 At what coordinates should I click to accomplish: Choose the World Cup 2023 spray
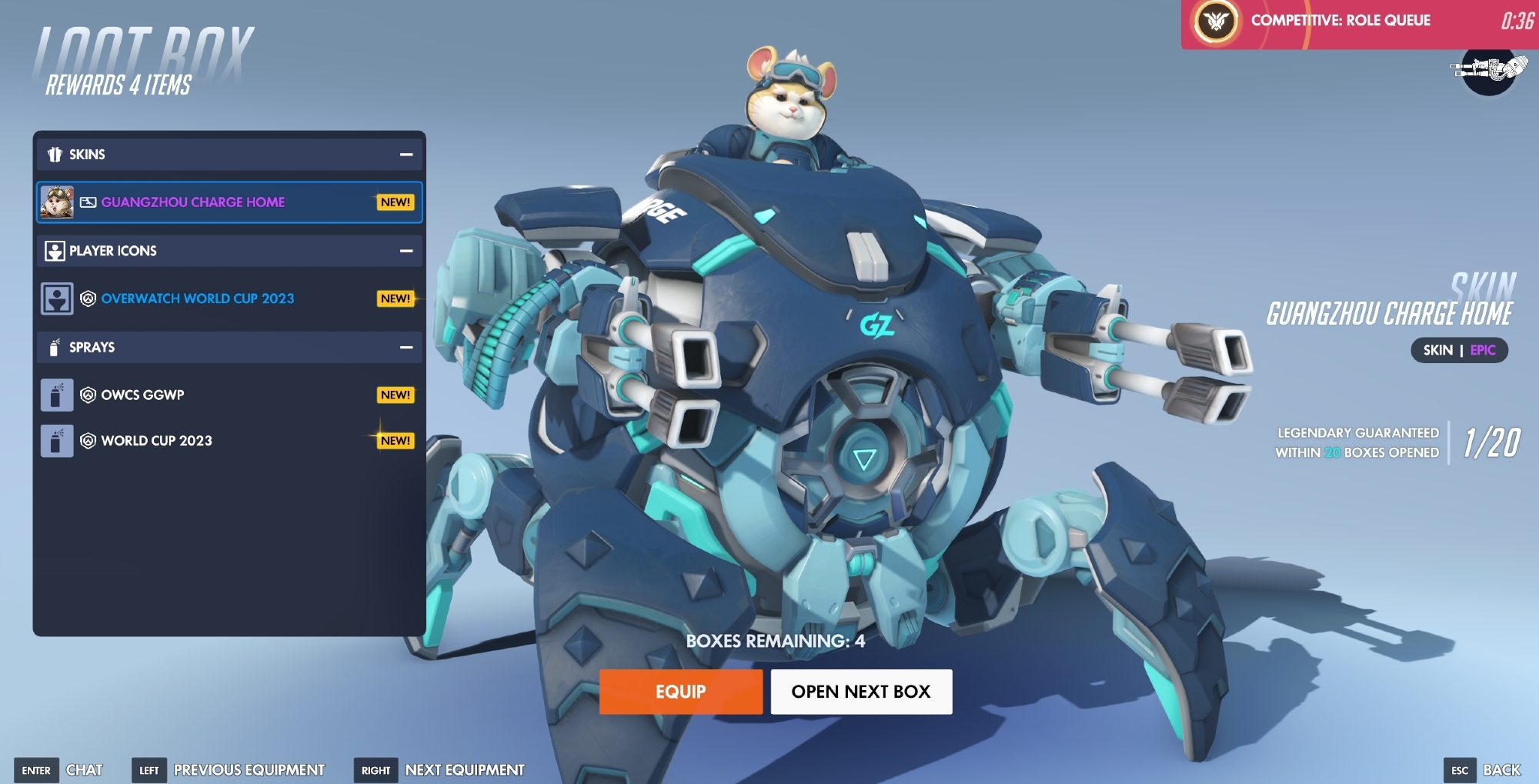point(229,441)
